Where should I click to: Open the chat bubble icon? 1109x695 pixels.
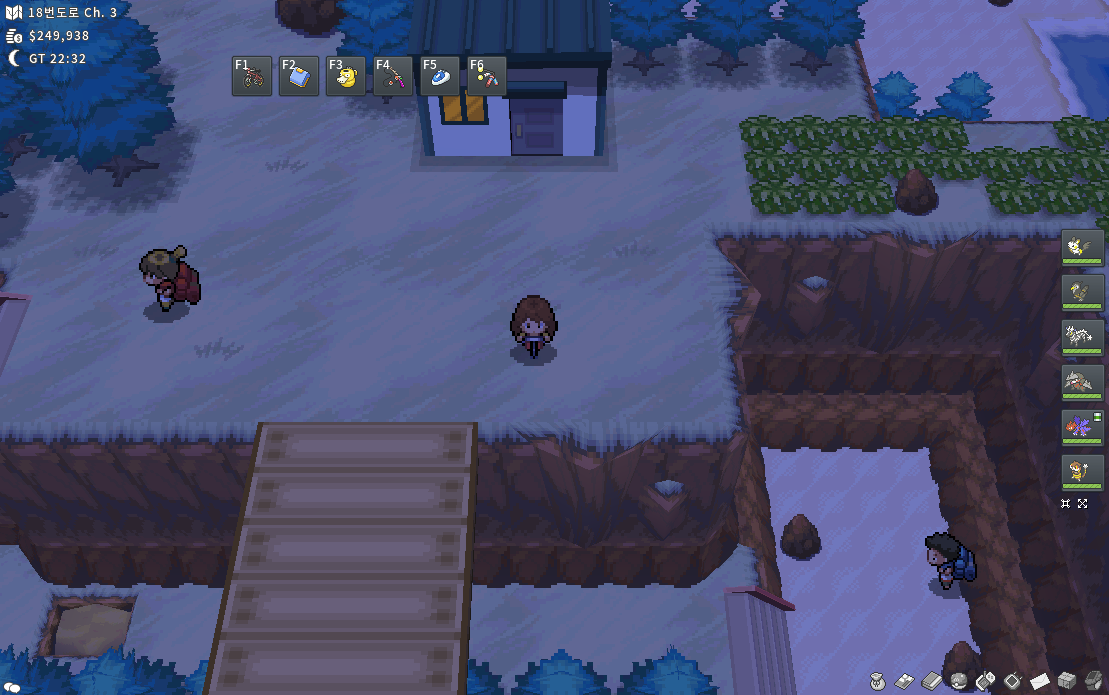pyautogui.click(x=10, y=687)
